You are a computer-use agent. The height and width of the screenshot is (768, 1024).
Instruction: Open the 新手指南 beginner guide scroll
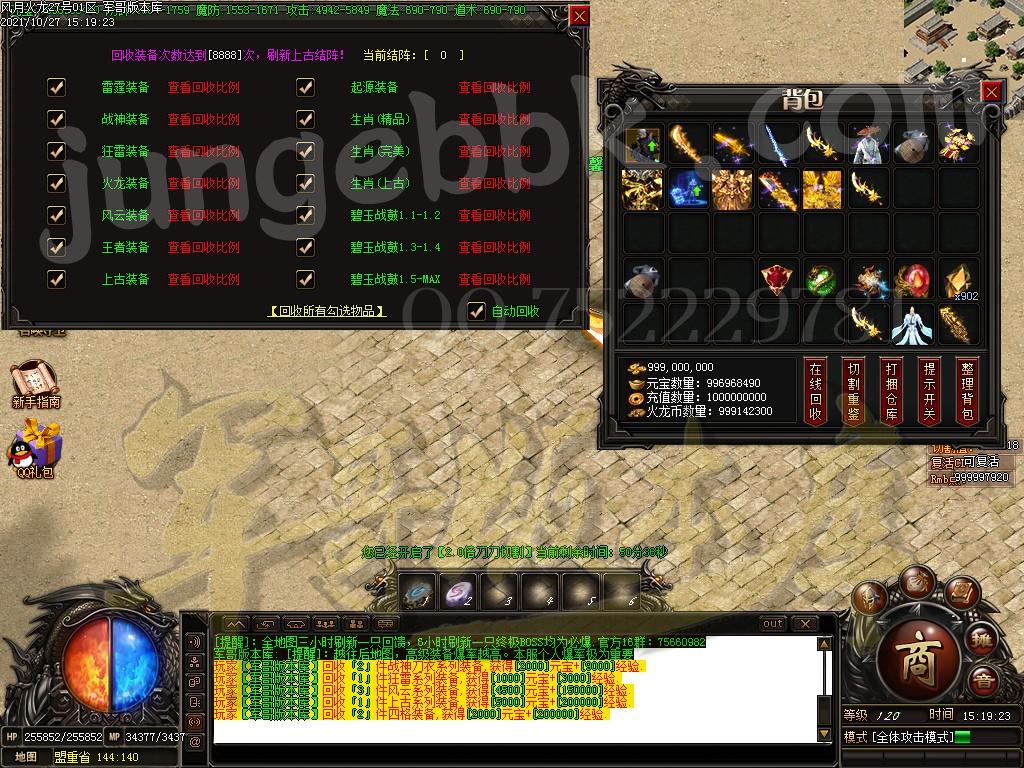35,385
